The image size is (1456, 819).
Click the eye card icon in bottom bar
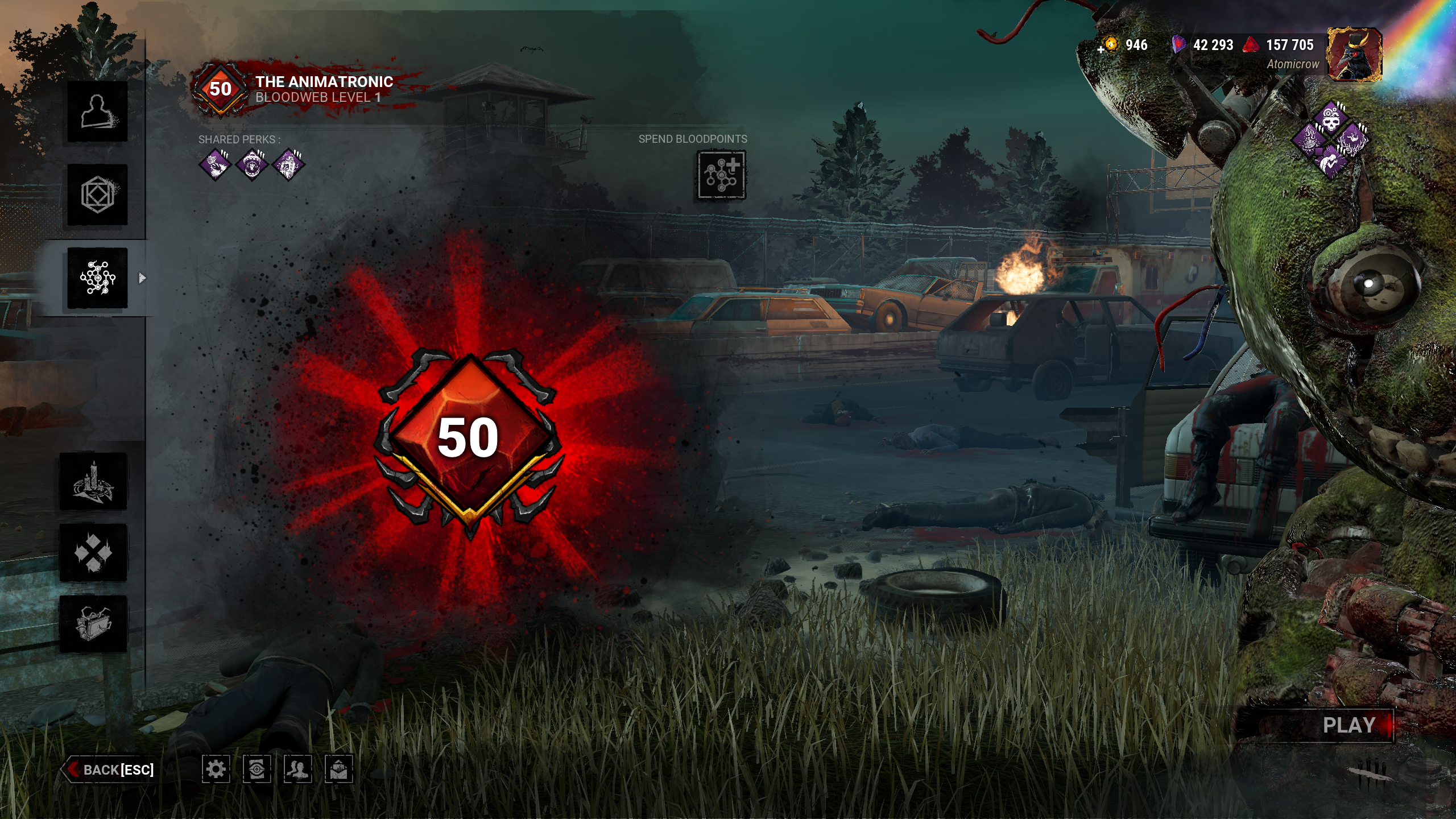(x=257, y=770)
